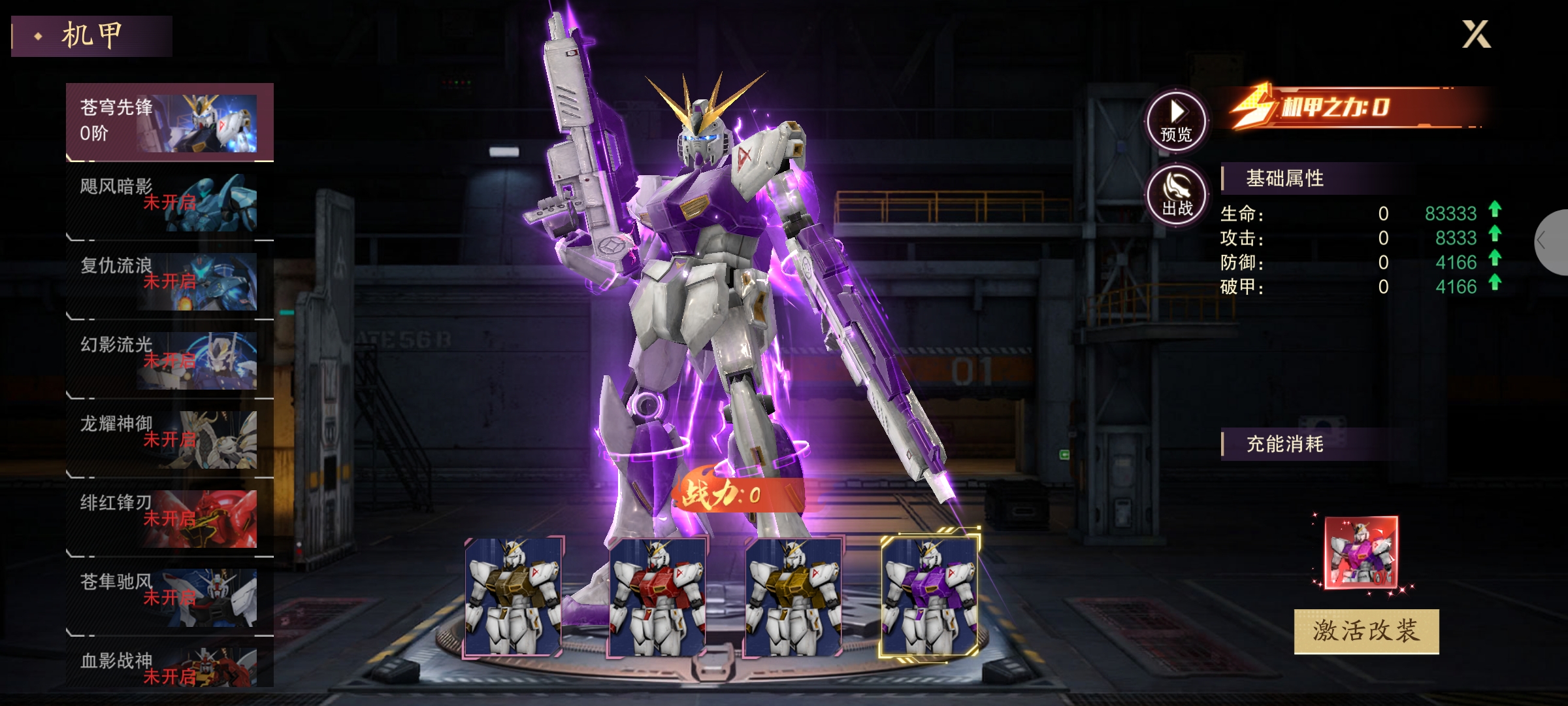
Task: Close the mecha screen with X
Action: [1476, 35]
